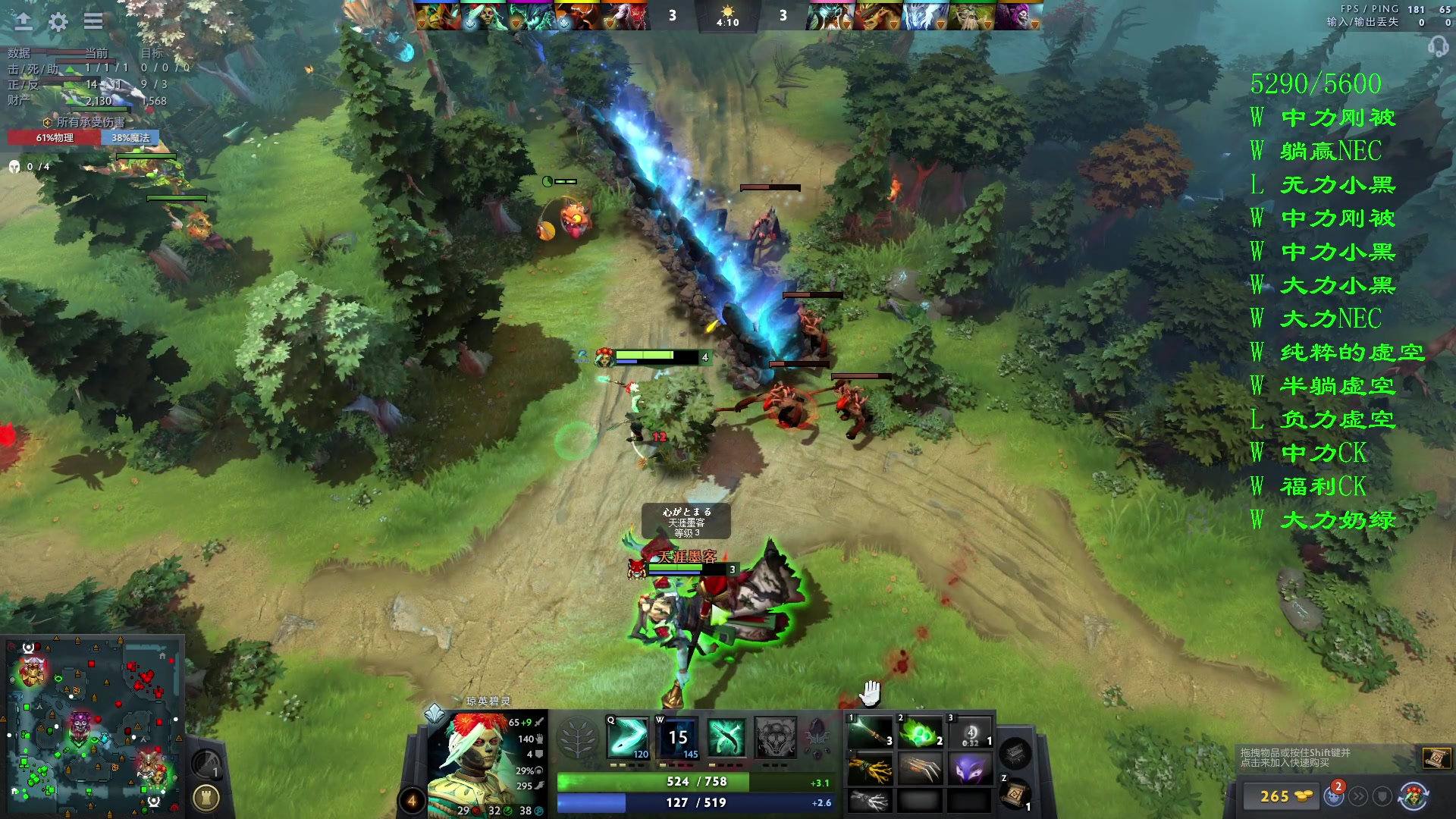Click the claws item in the inventory
1456x819 pixels.
tap(920, 769)
